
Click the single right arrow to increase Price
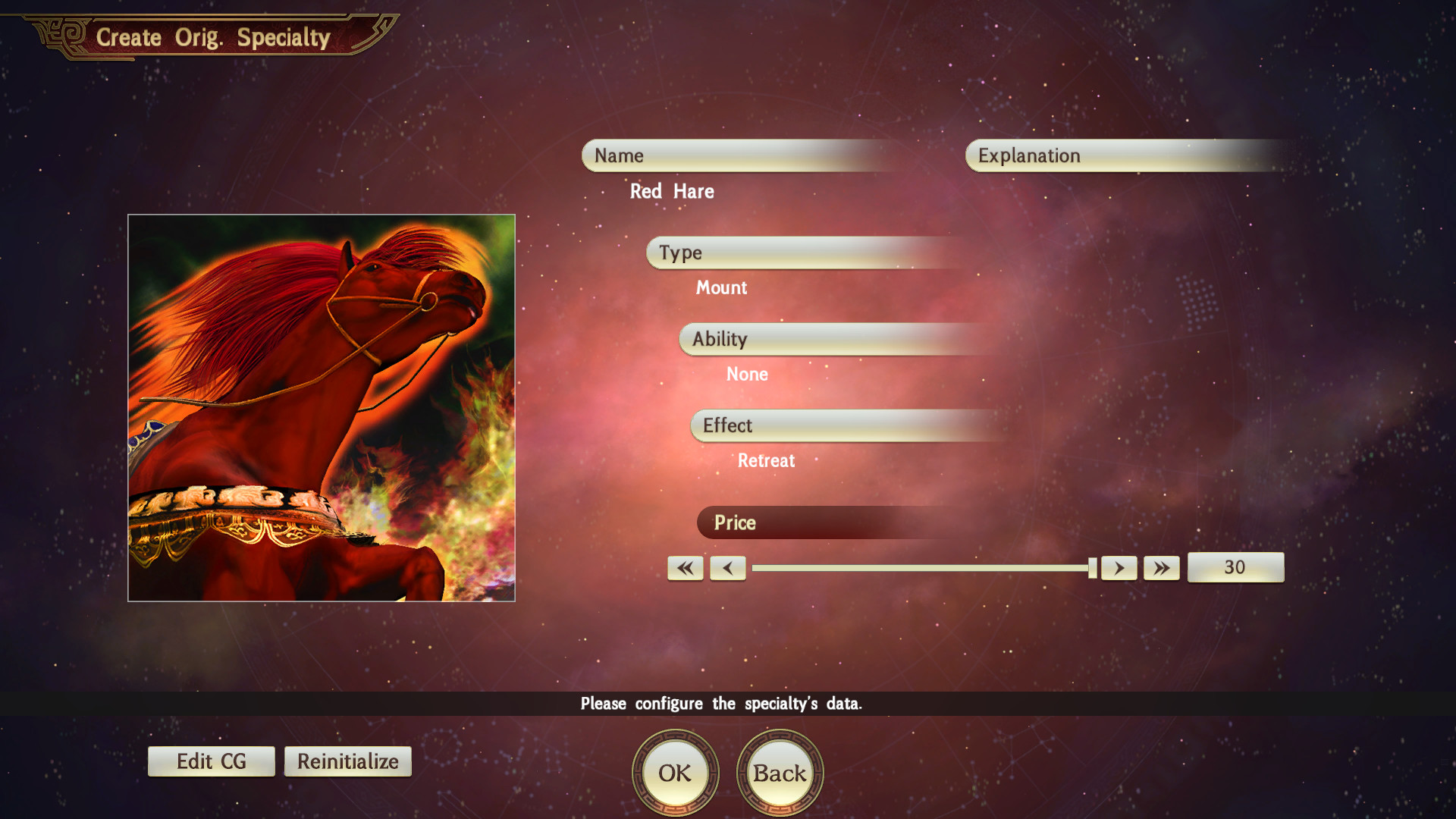click(1119, 567)
